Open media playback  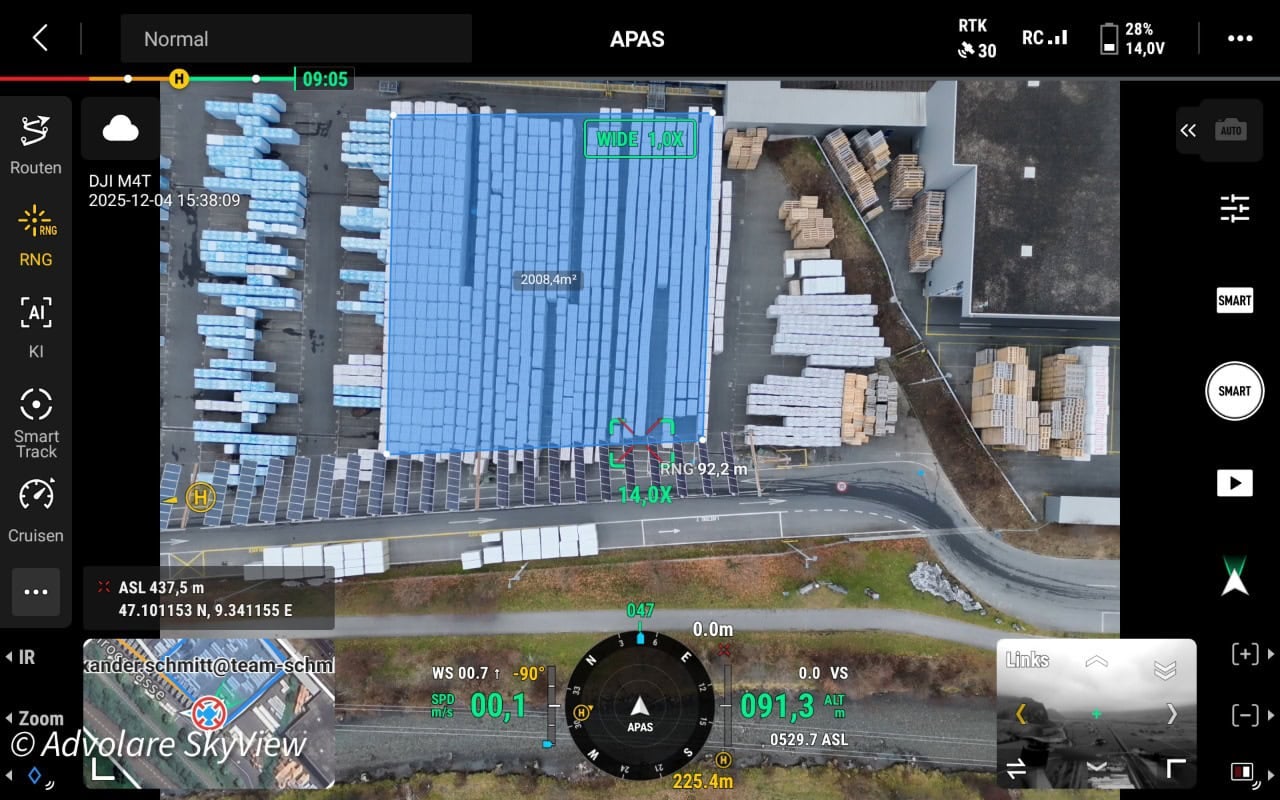coord(1235,483)
